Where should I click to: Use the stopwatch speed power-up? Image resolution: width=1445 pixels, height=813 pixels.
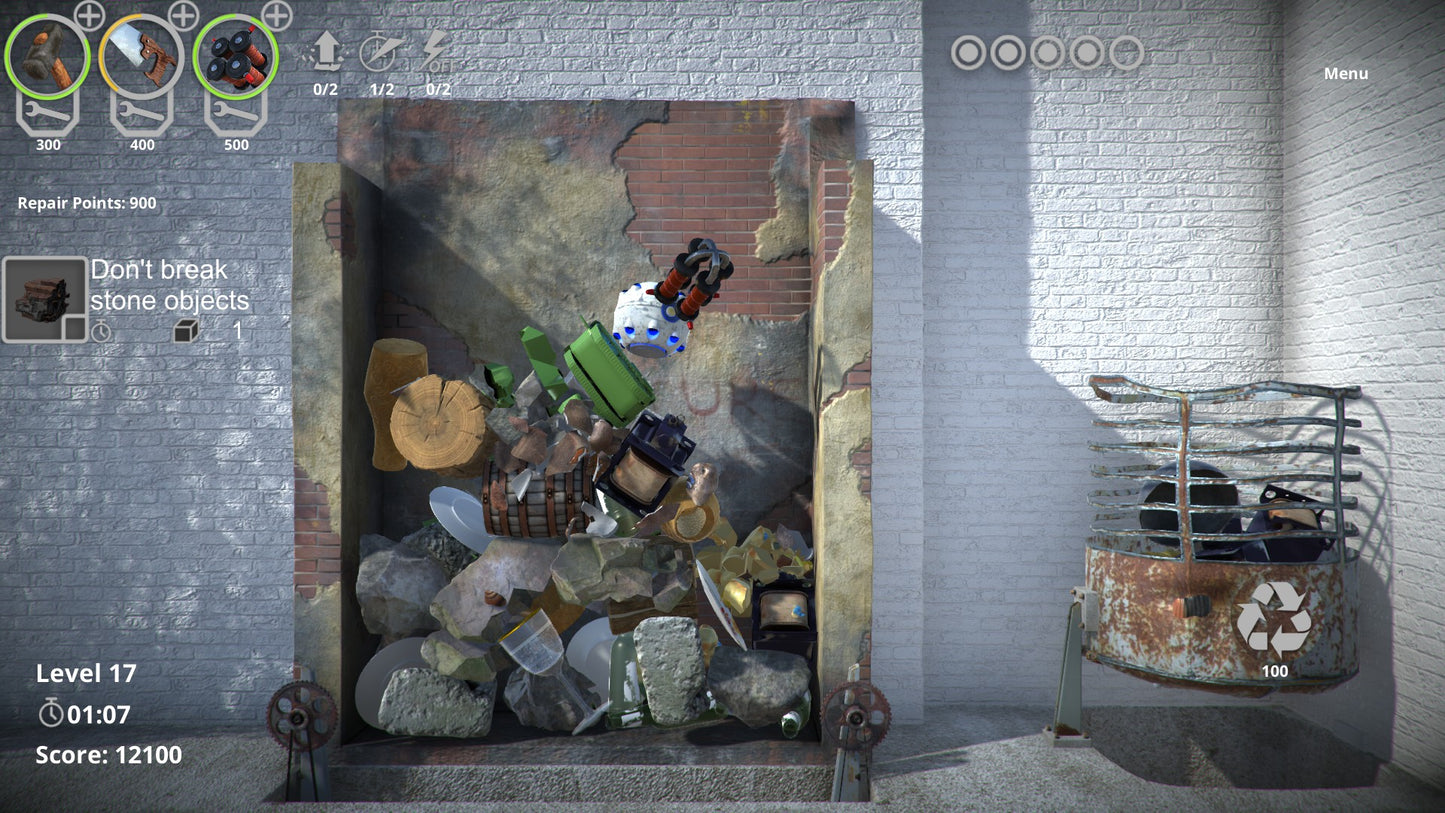coord(381,52)
